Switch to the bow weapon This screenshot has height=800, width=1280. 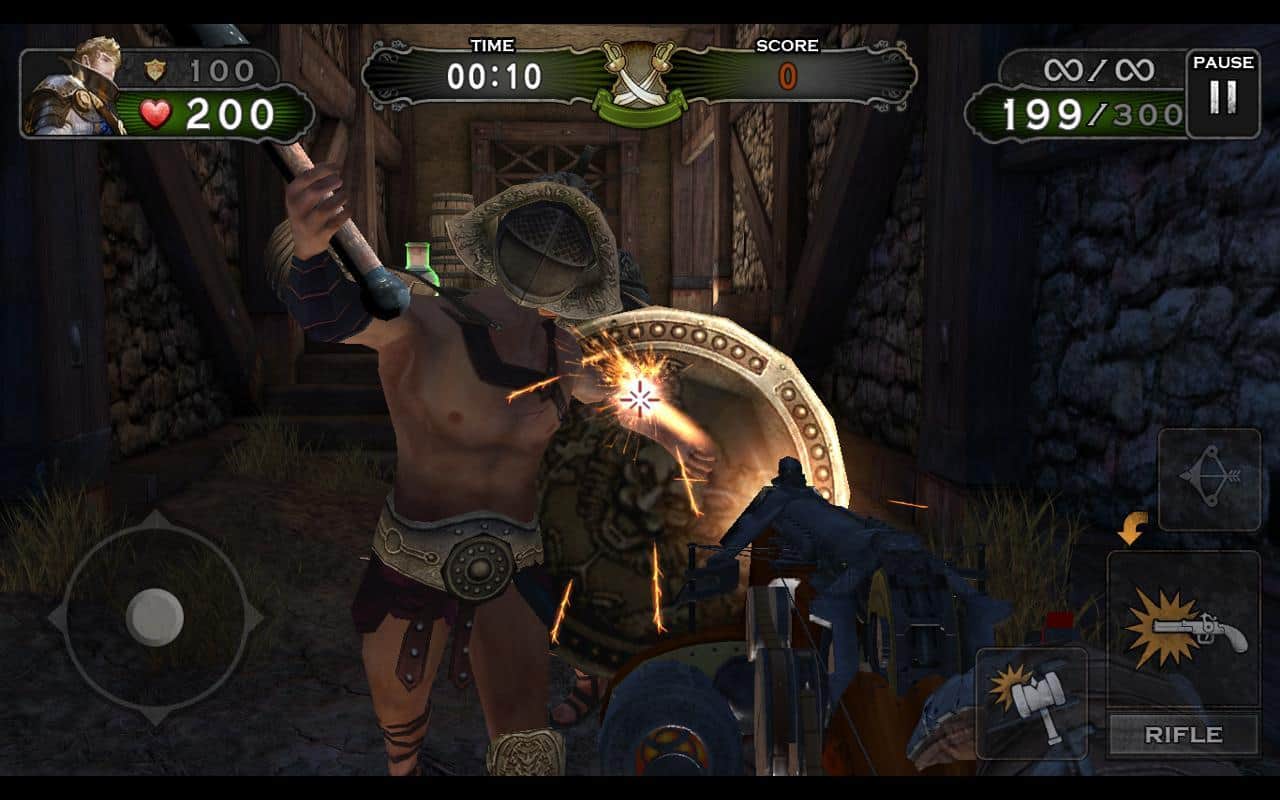click(1208, 479)
